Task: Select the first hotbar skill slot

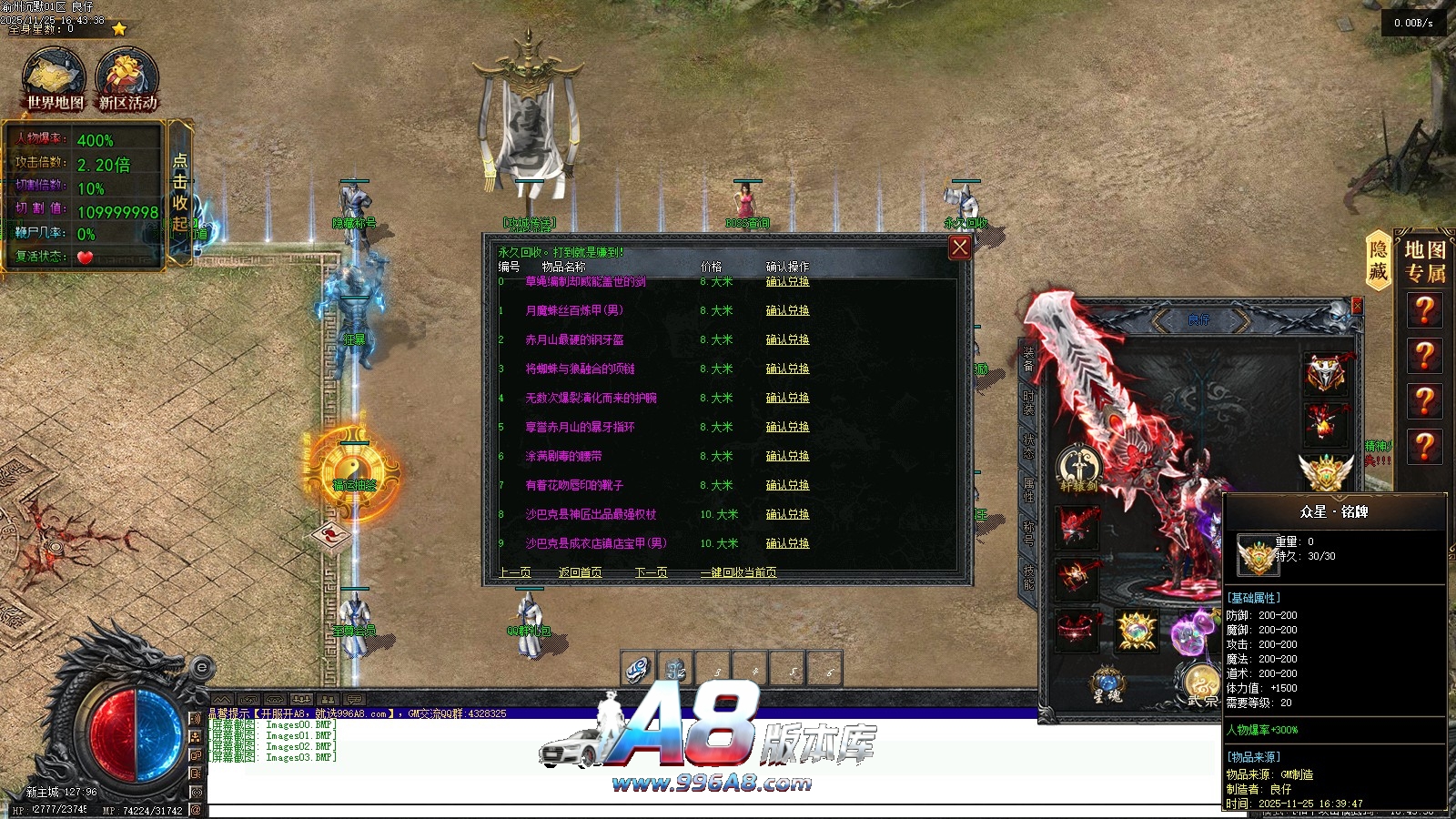Action: pos(638,670)
